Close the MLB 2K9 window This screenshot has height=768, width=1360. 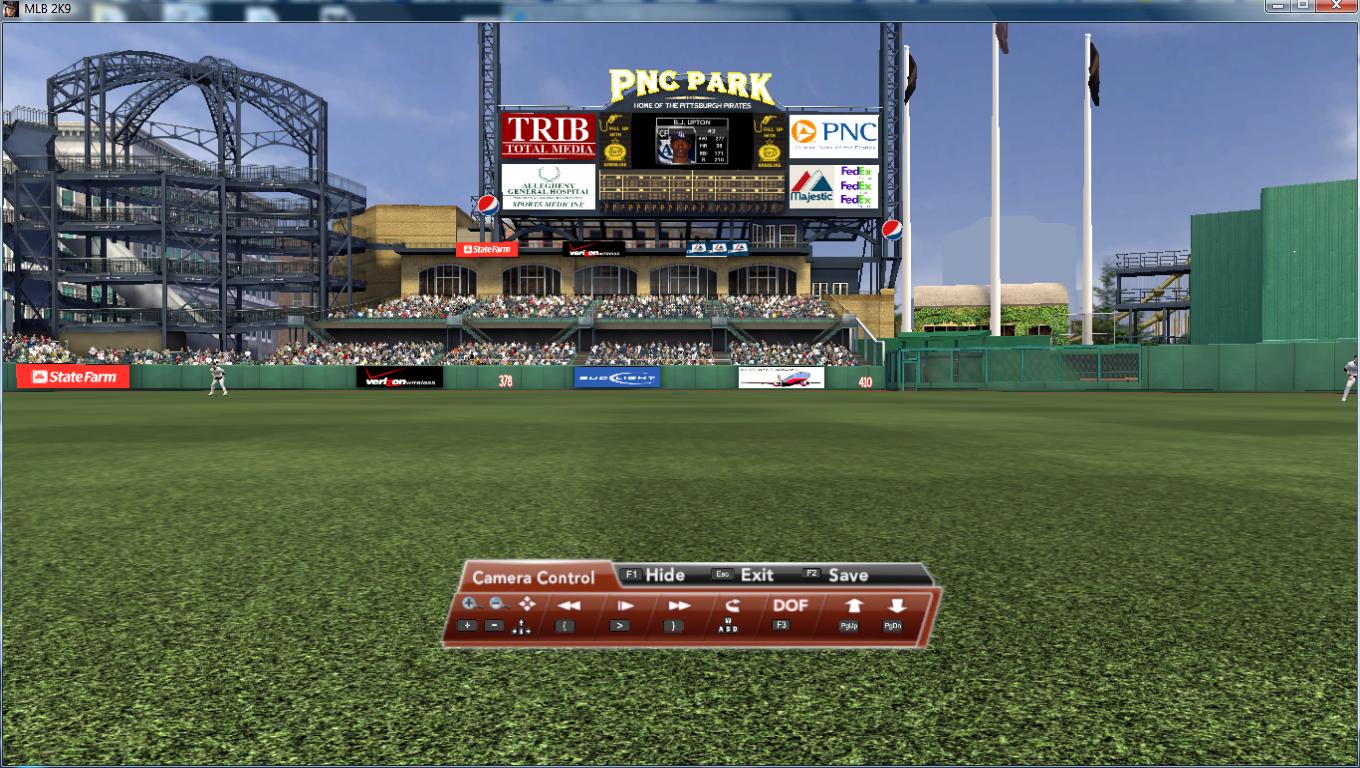click(x=1335, y=6)
